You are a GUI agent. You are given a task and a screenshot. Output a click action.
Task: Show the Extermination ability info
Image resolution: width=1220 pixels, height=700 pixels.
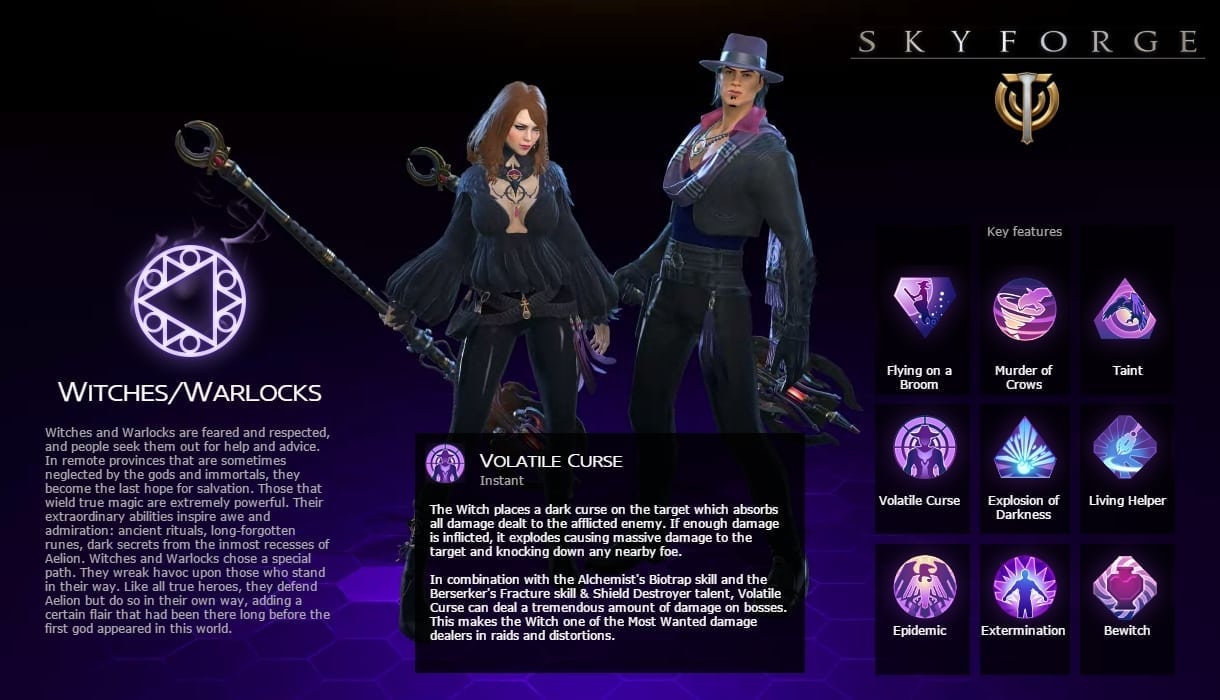click(1024, 586)
